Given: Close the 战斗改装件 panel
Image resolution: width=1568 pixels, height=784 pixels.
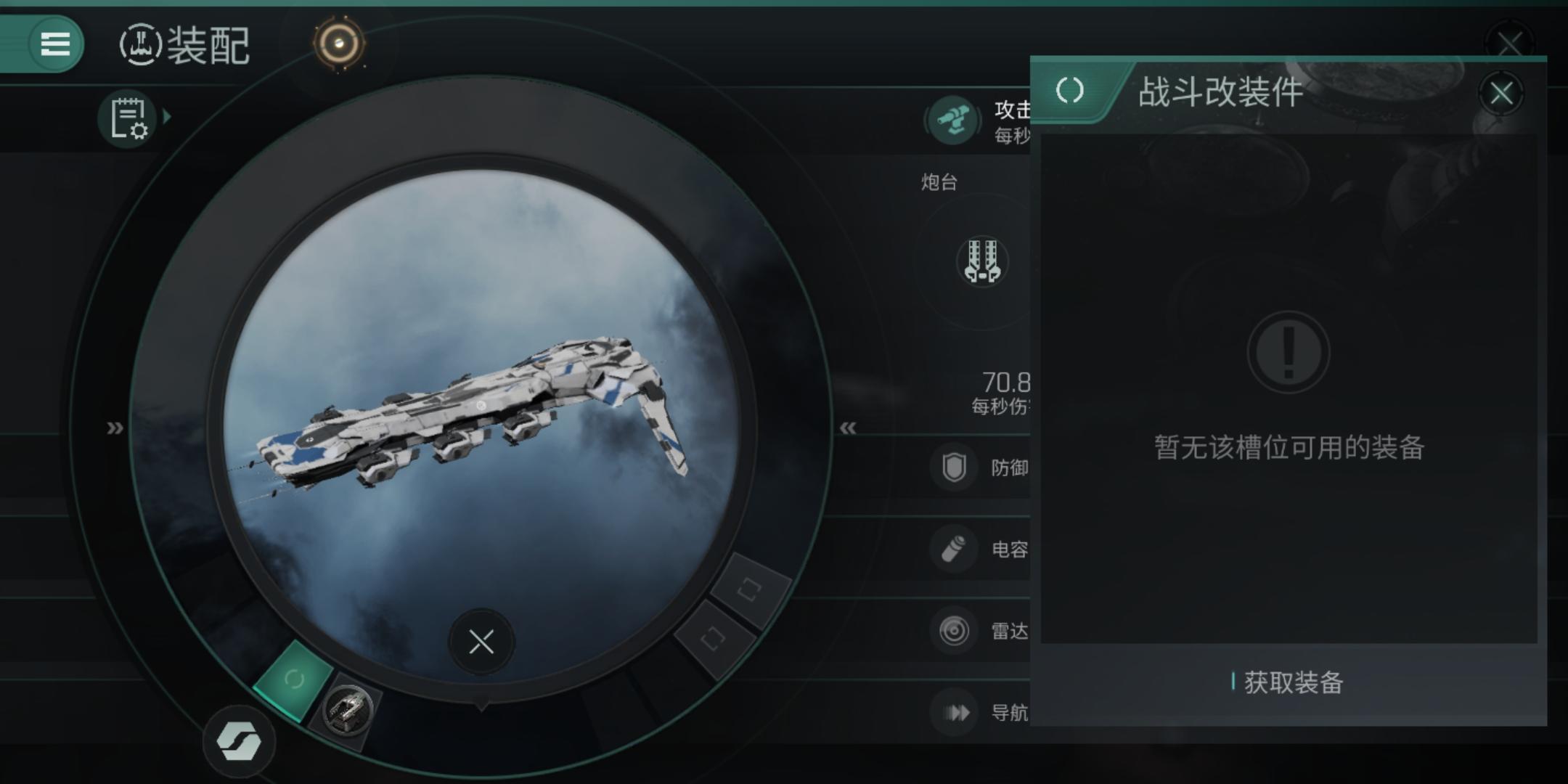Looking at the screenshot, I should [1501, 94].
